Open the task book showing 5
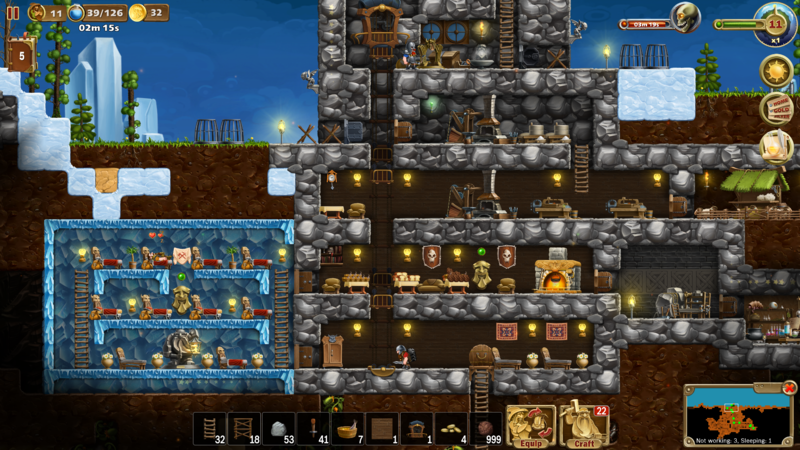Image resolution: width=800 pixels, height=450 pixels. pyautogui.click(x=20, y=55)
